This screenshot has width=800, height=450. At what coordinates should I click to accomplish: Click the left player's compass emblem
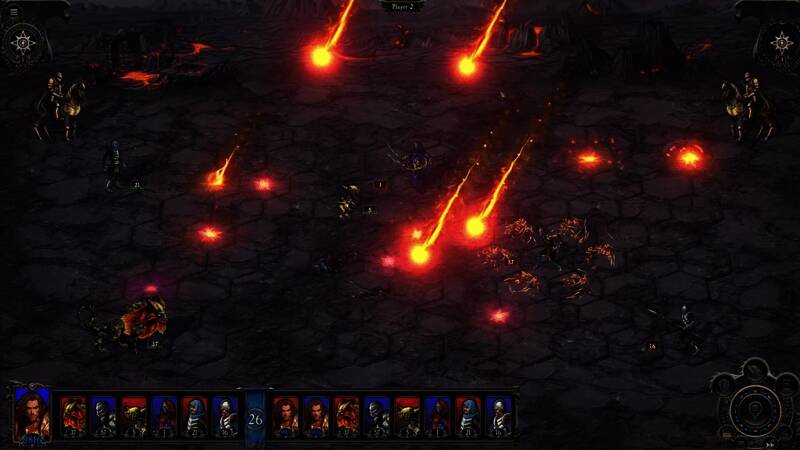pyautogui.click(x=20, y=44)
